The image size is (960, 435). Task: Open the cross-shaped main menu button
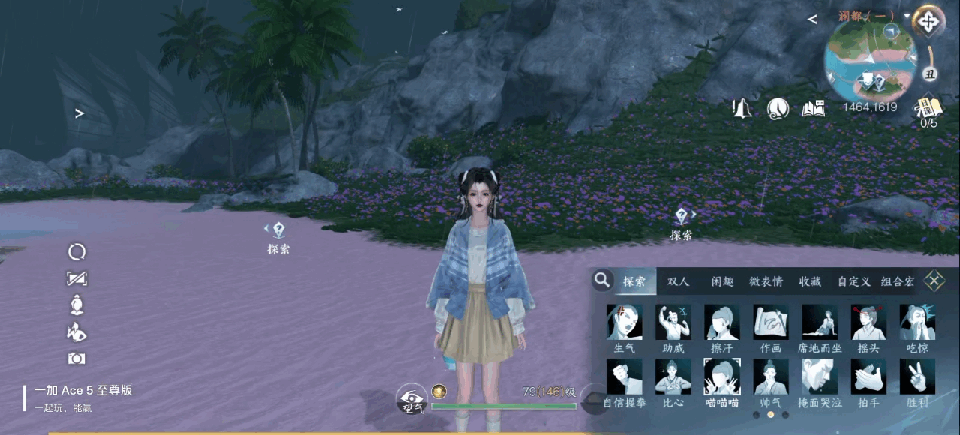click(929, 20)
